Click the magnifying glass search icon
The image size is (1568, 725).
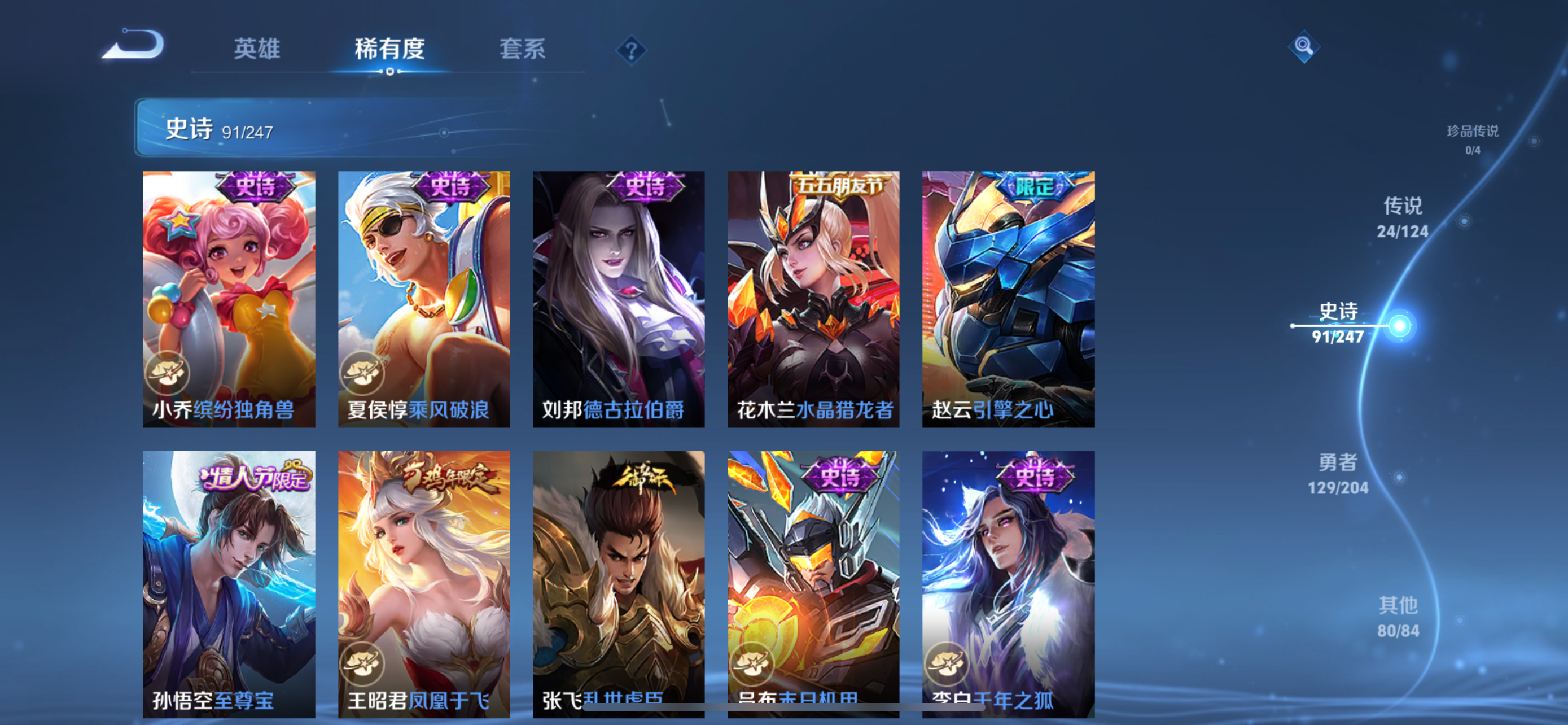pos(1303,46)
